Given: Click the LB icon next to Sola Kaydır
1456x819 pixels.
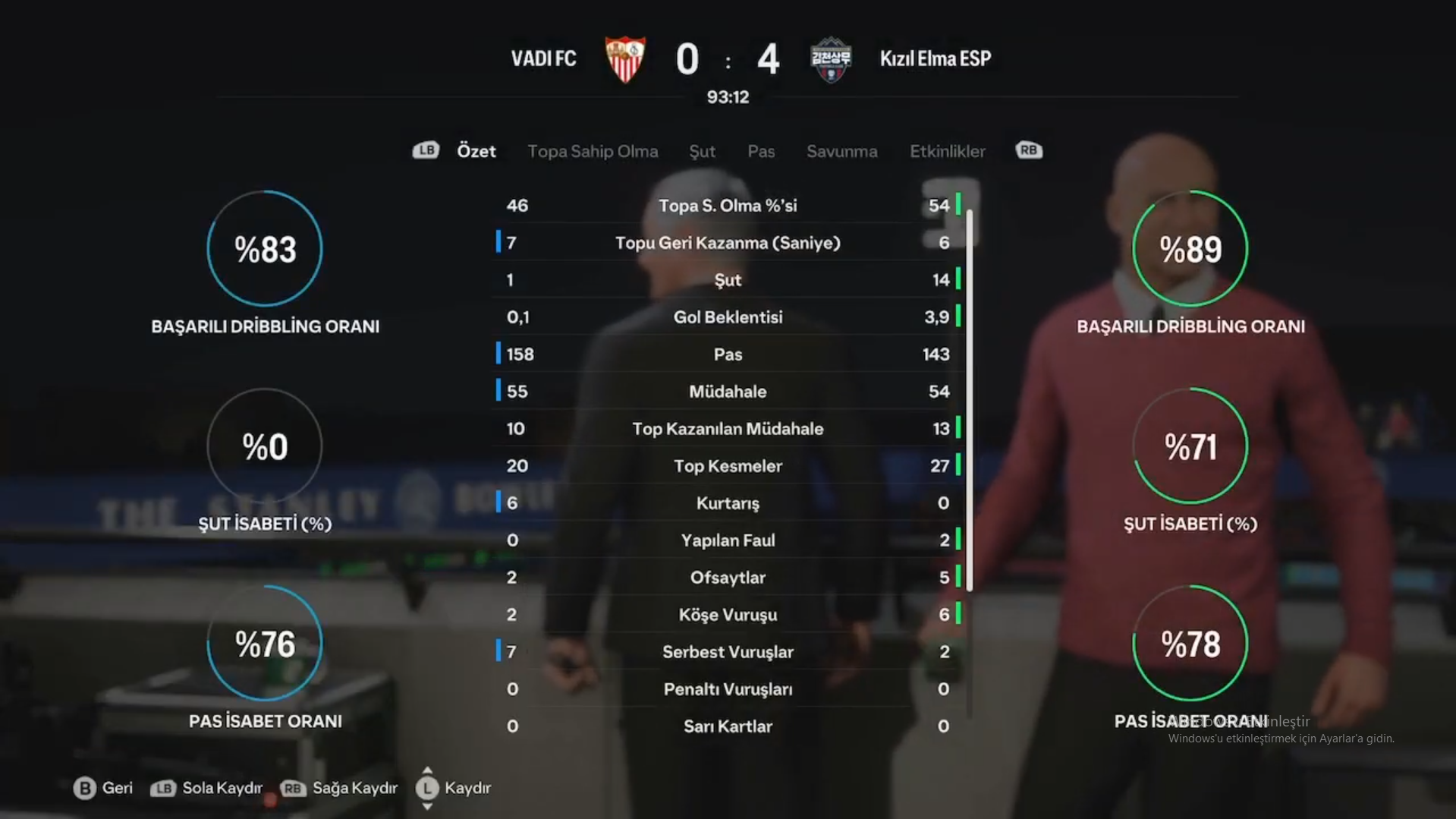Looking at the screenshot, I should [x=162, y=789].
